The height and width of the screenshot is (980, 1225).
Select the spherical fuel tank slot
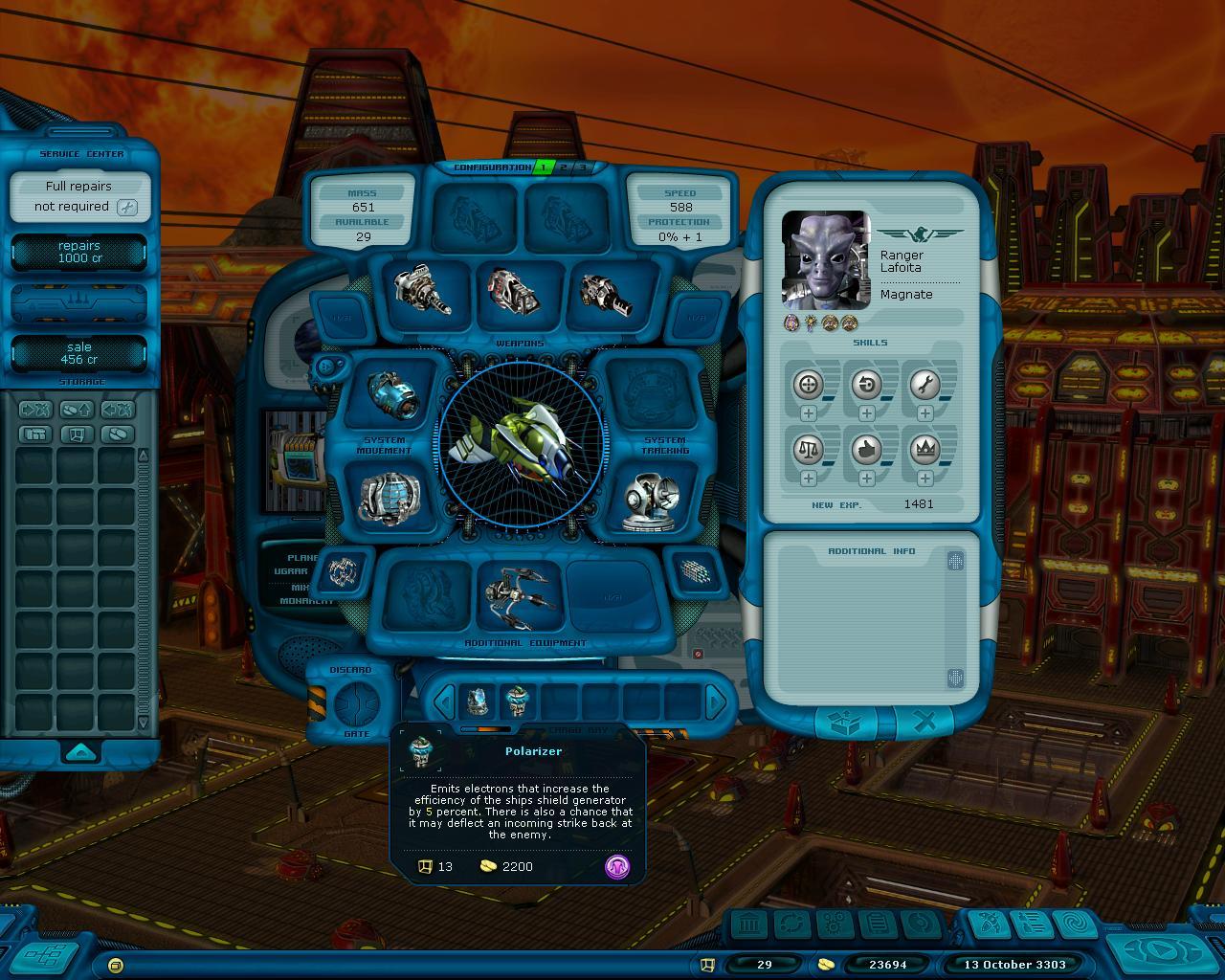click(389, 498)
